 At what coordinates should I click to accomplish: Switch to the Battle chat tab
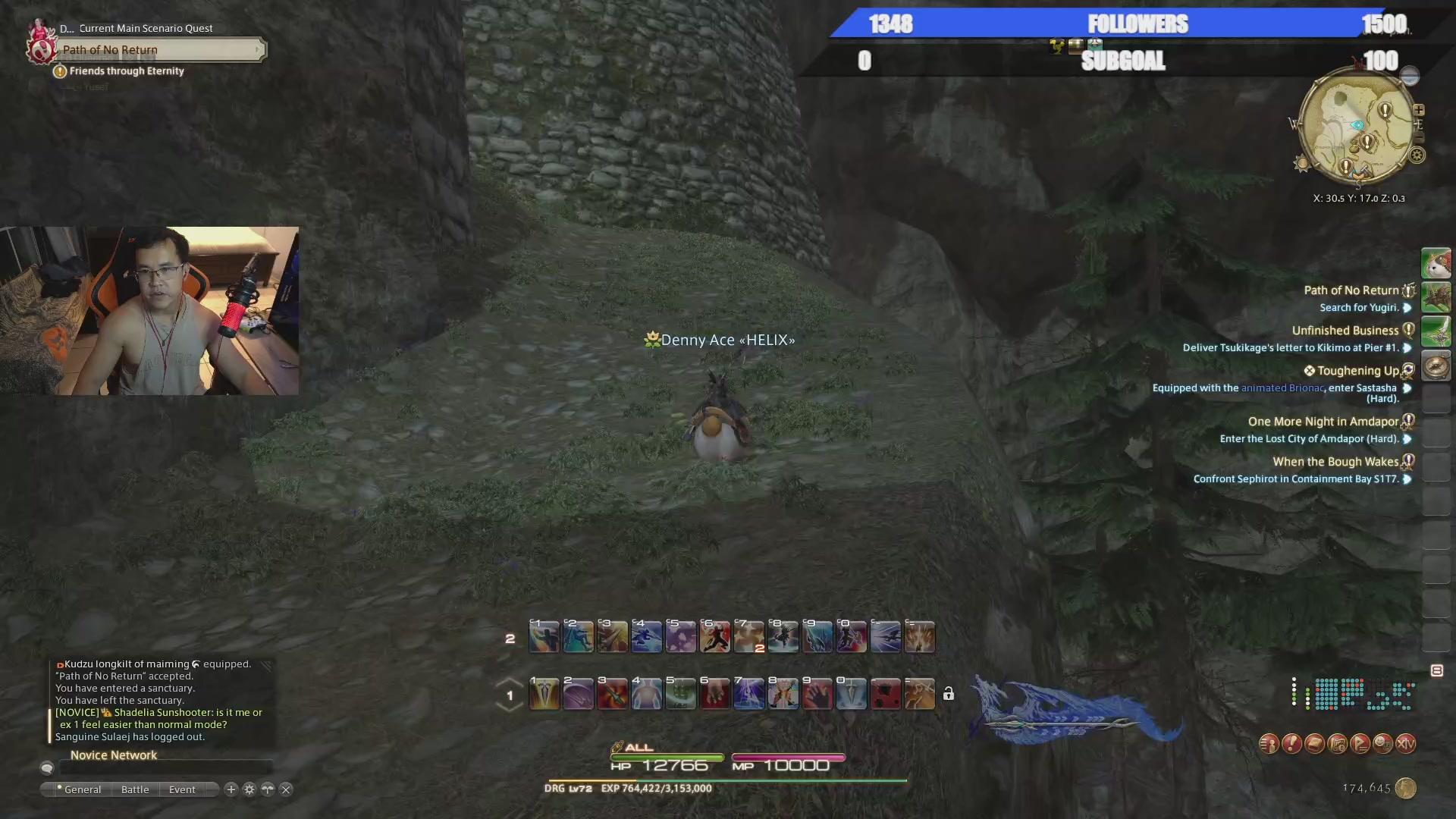(x=135, y=789)
